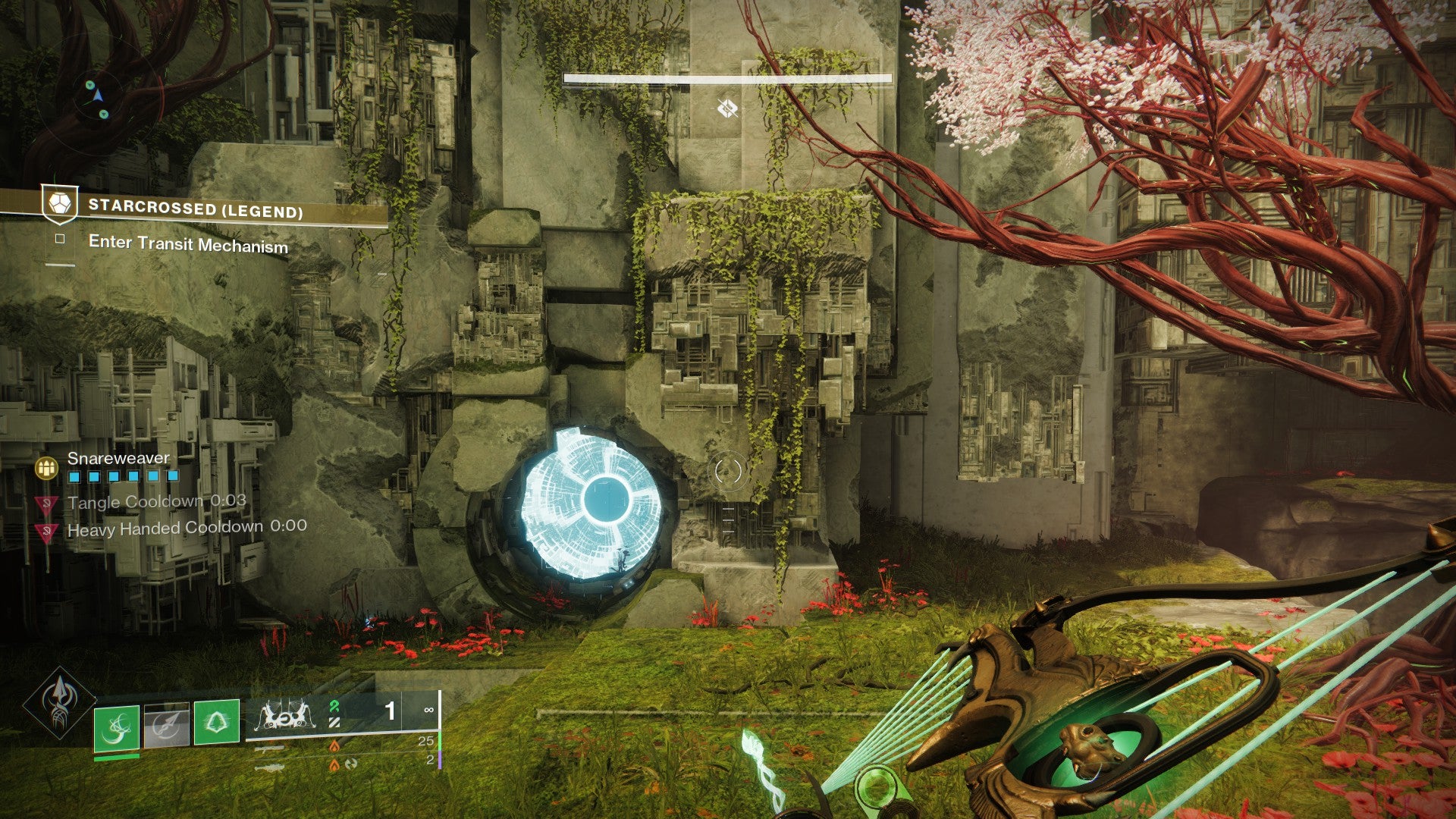Tick the Enter Transit Mechanism objective checkbox
Viewport: 1456px width, 819px height.
click(60, 240)
